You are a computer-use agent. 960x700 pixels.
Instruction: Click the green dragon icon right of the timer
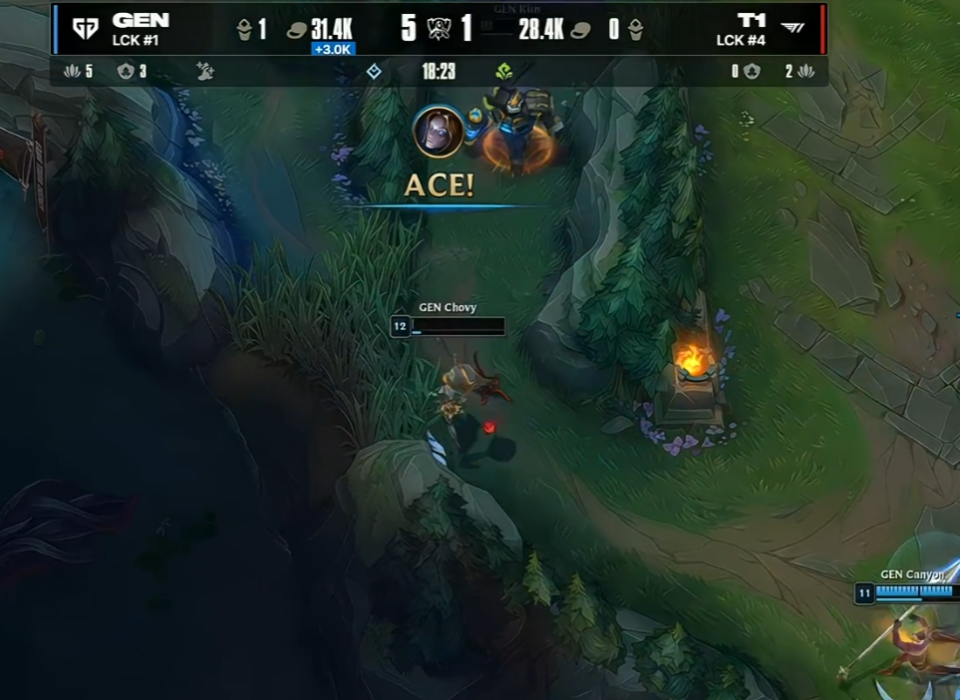pos(504,71)
